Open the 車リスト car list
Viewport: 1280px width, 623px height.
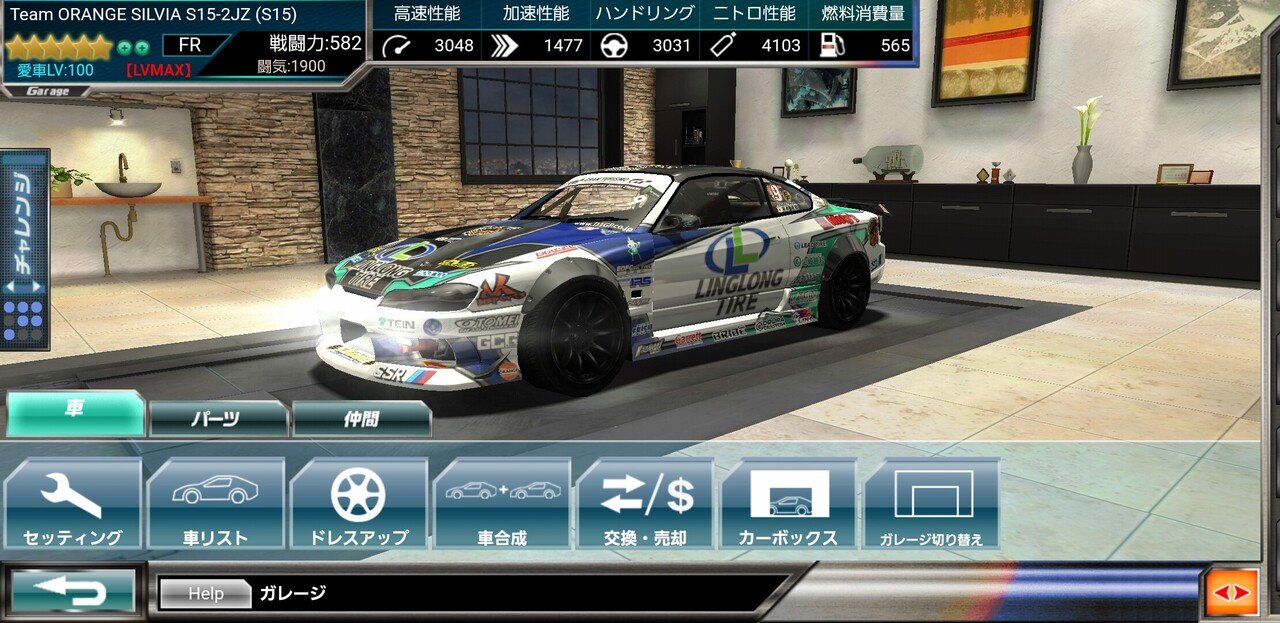pyautogui.click(x=216, y=504)
